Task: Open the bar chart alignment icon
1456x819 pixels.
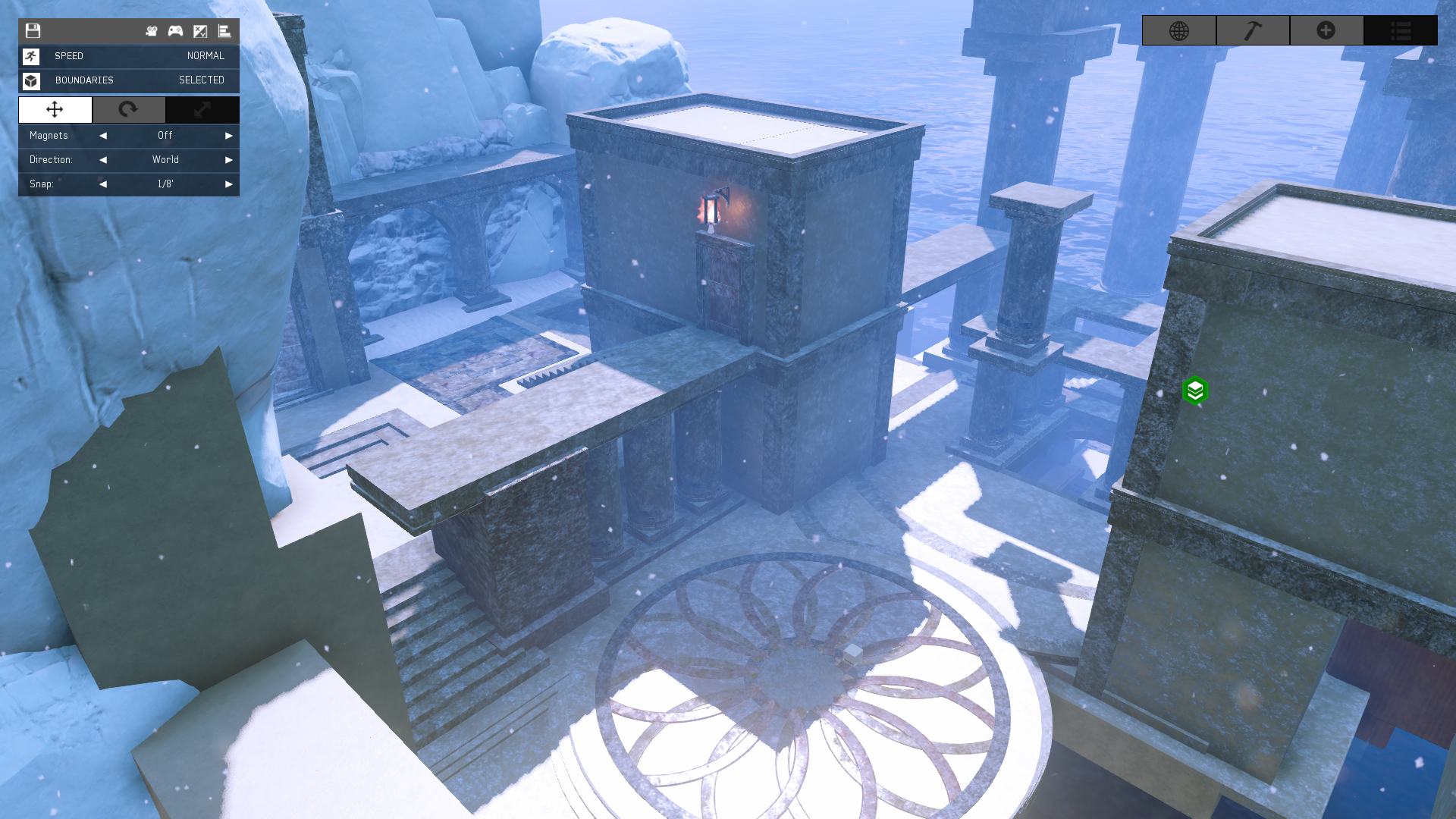Action: 224,31
